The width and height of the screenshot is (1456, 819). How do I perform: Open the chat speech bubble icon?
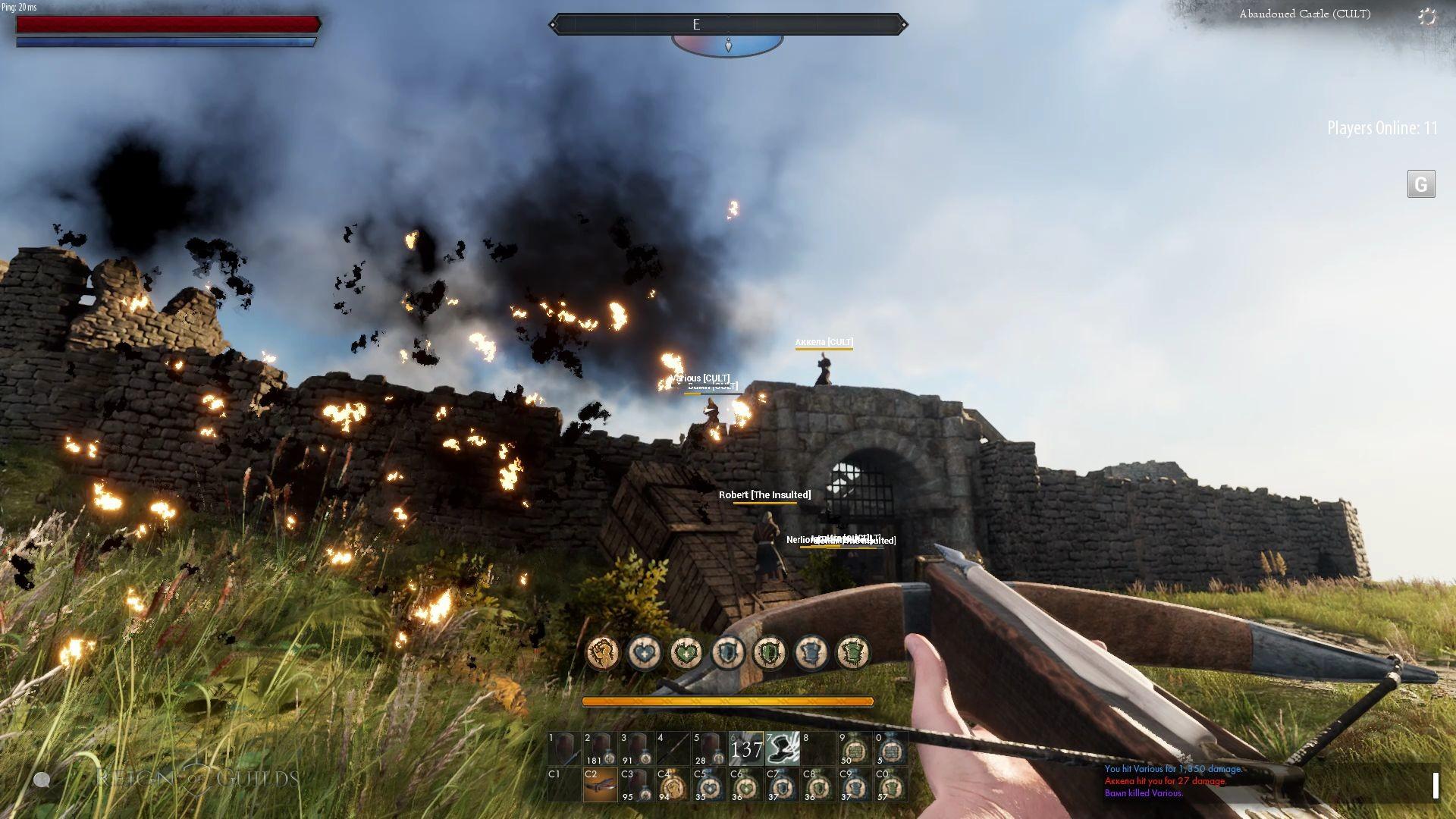(x=42, y=780)
